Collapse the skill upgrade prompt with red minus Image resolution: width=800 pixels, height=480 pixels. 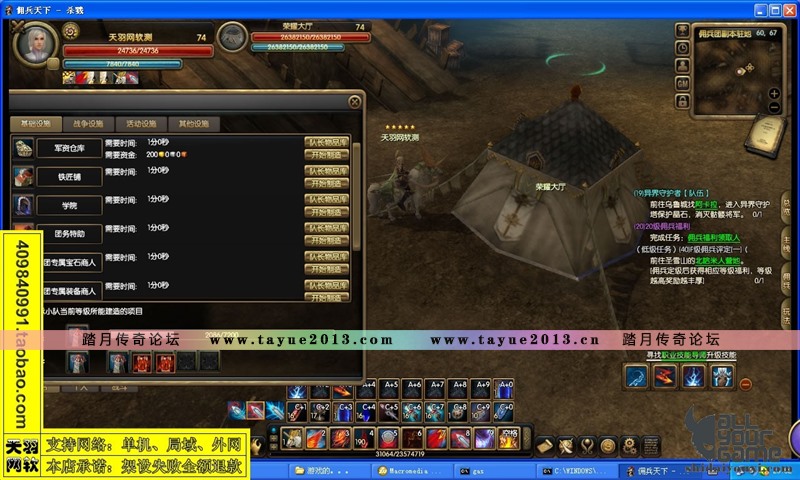[x=745, y=383]
